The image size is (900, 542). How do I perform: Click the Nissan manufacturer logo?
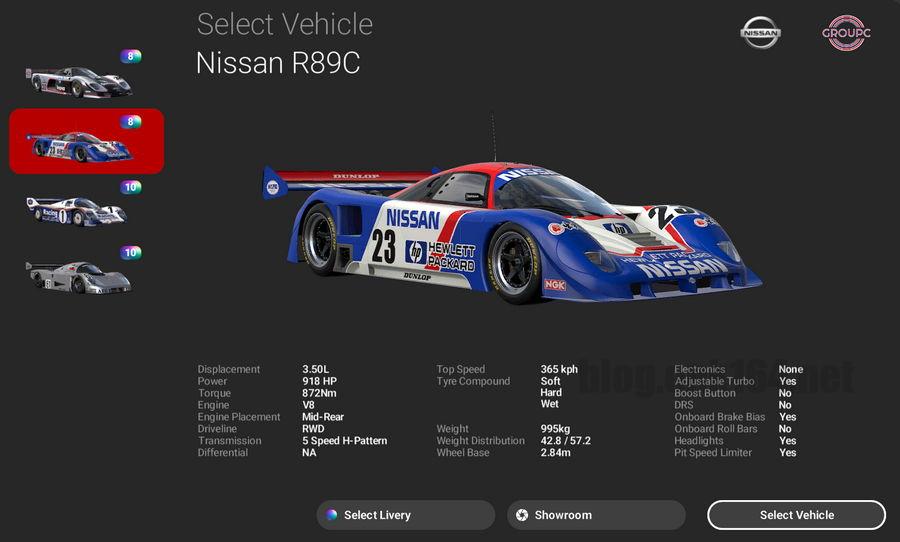(x=760, y=33)
